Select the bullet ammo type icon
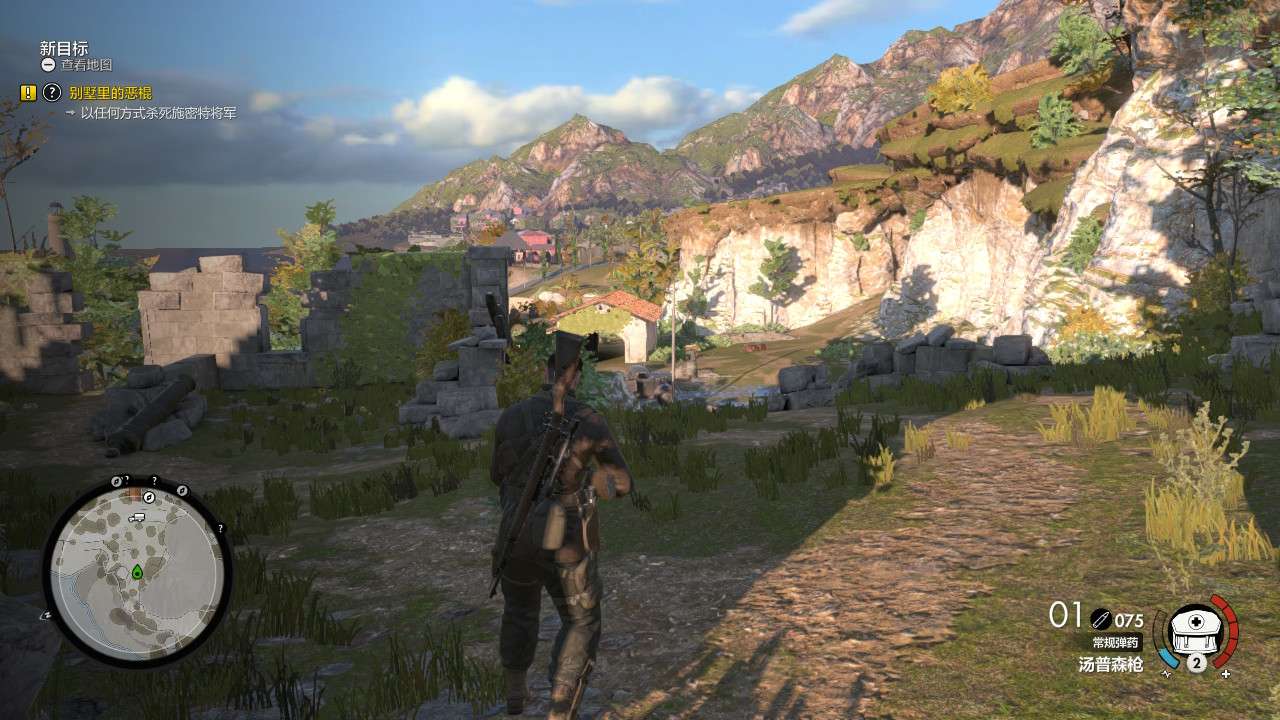1280x720 pixels. (x=1100, y=619)
